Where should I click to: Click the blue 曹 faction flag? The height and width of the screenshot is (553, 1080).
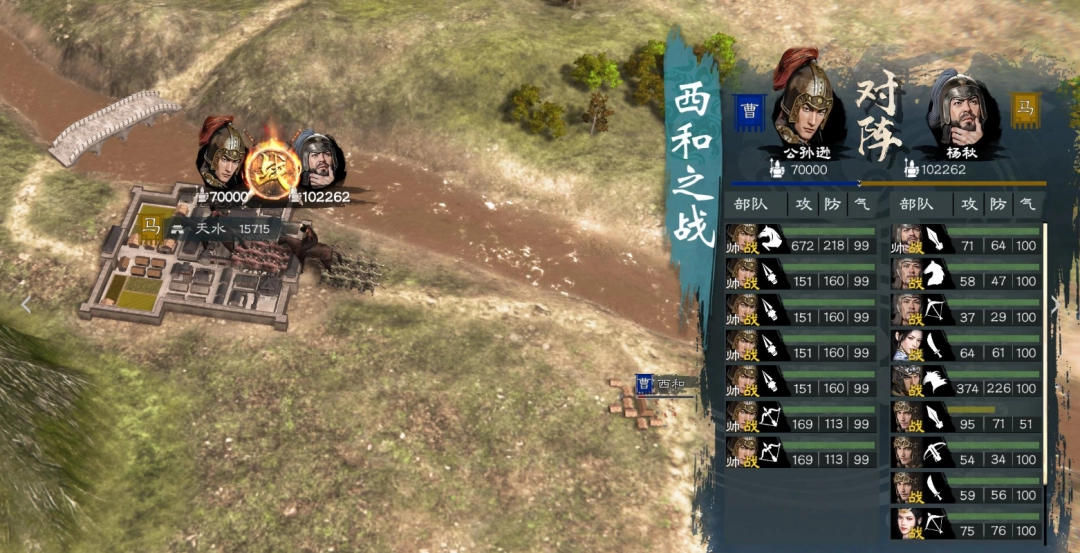point(747,112)
